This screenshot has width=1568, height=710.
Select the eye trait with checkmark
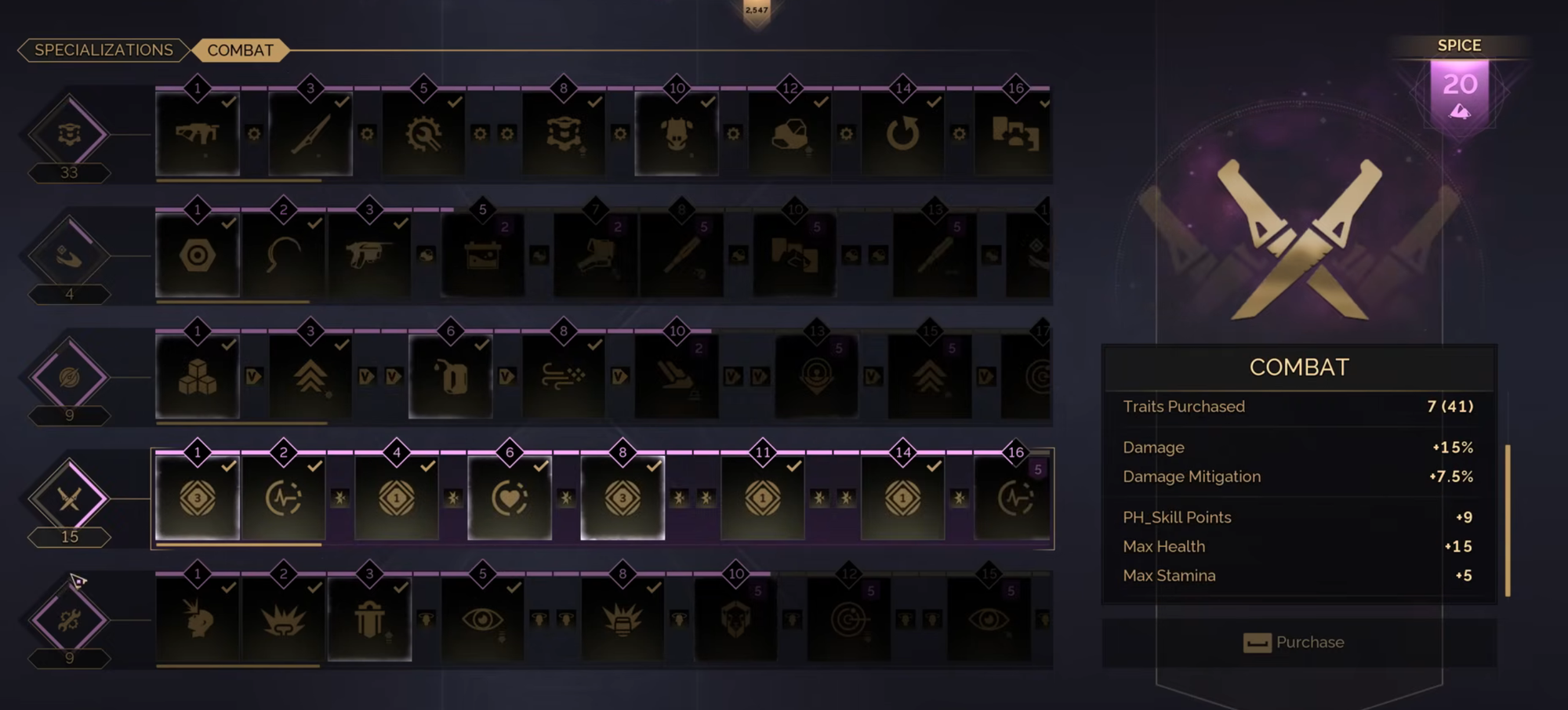click(x=482, y=620)
